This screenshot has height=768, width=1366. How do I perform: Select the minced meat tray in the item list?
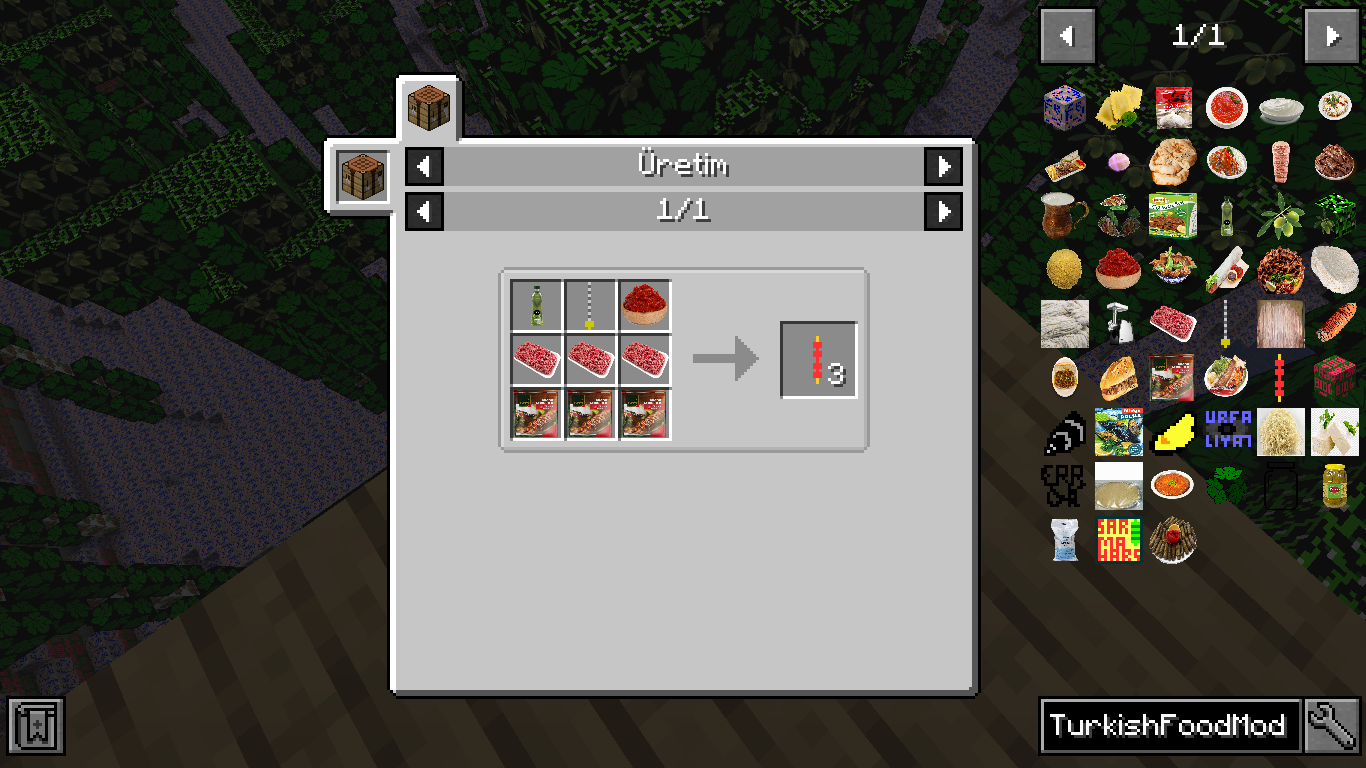(x=1173, y=322)
